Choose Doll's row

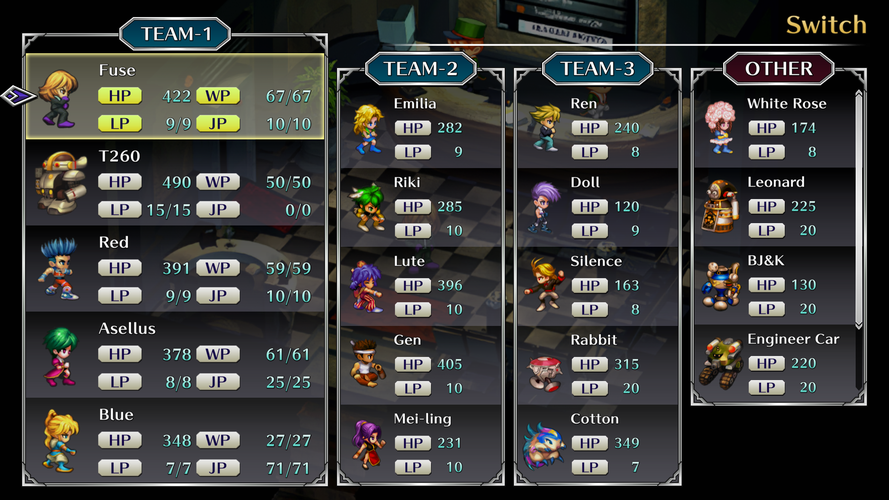click(597, 206)
